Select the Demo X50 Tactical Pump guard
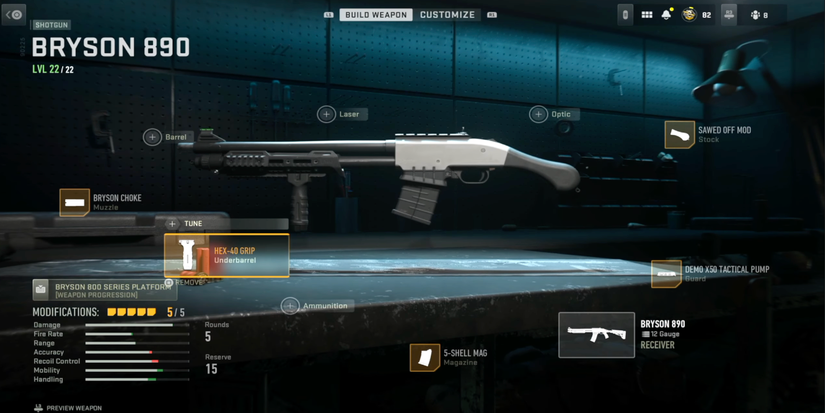825x413 pixels. click(x=667, y=273)
